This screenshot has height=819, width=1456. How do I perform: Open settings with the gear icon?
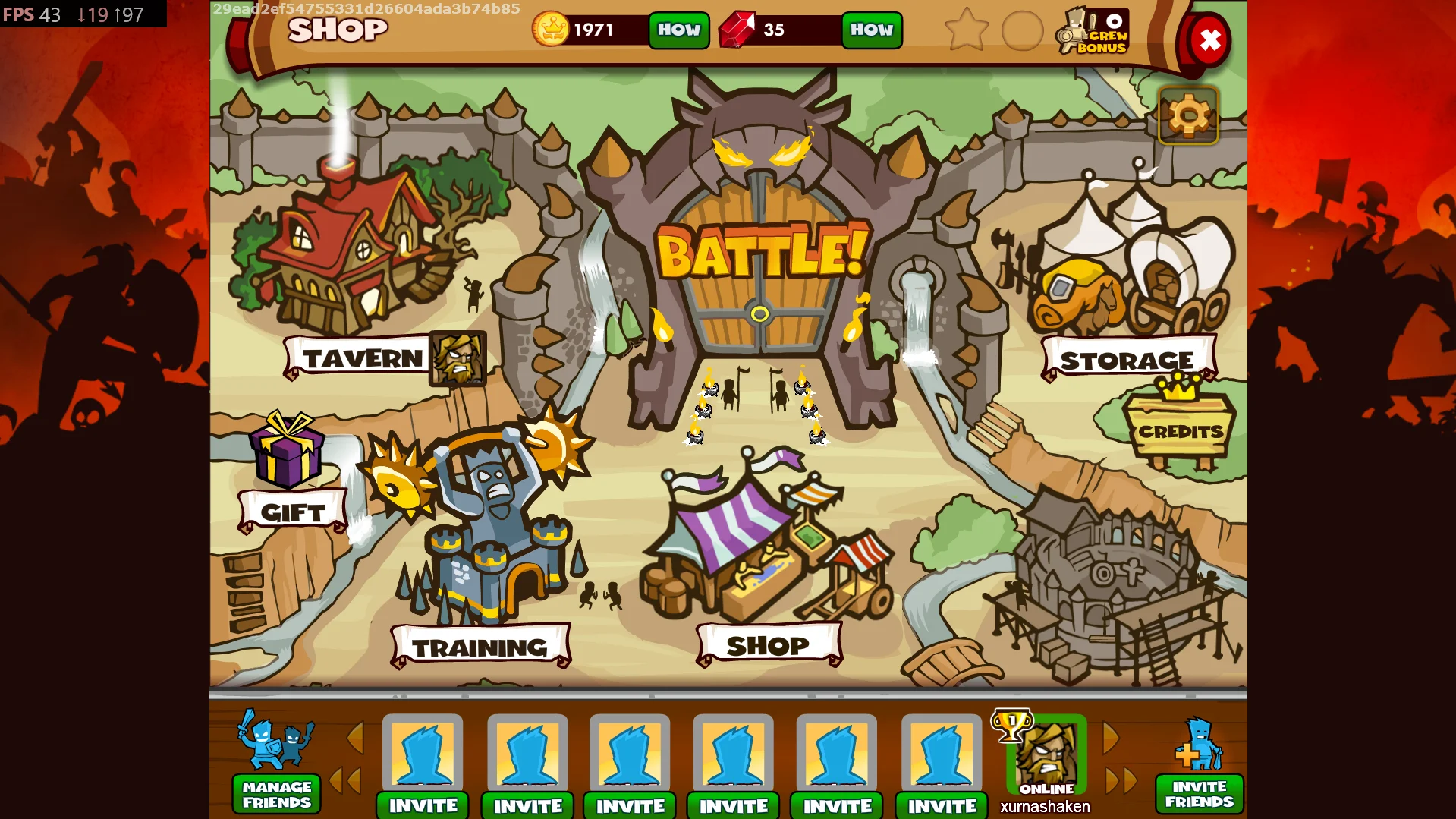tap(1188, 116)
